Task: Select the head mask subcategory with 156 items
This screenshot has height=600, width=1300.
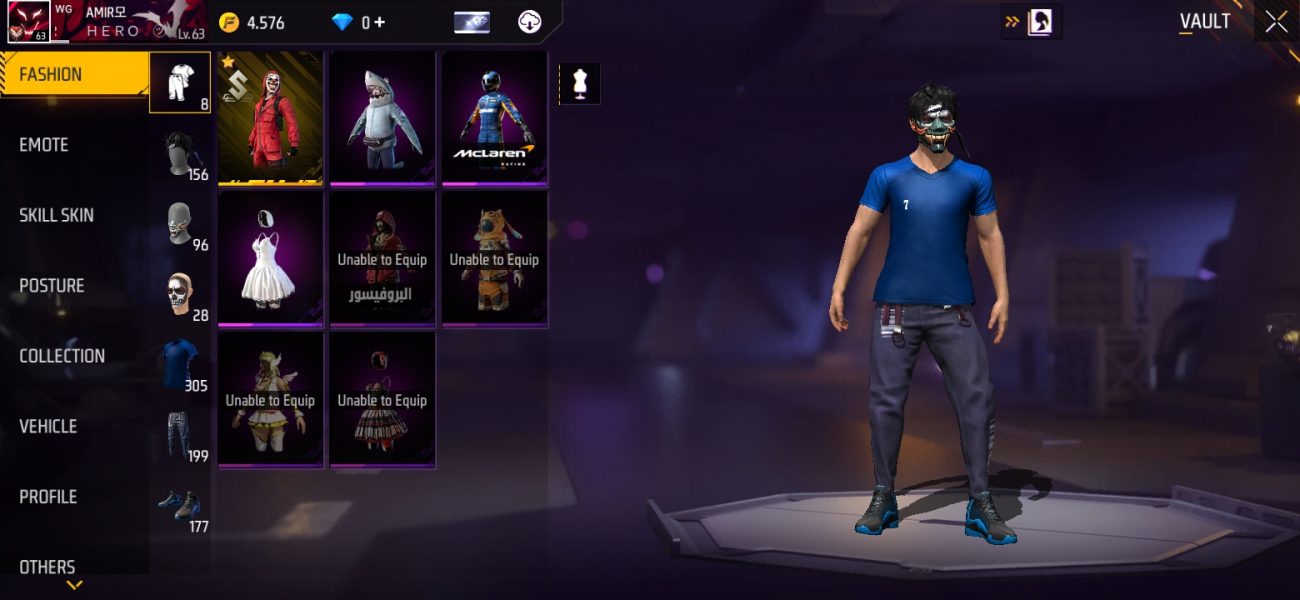Action: [181, 154]
